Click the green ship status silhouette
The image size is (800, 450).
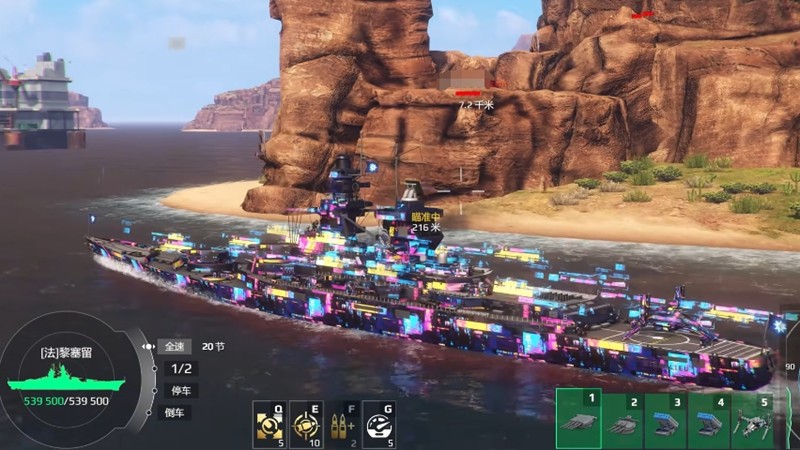66,382
